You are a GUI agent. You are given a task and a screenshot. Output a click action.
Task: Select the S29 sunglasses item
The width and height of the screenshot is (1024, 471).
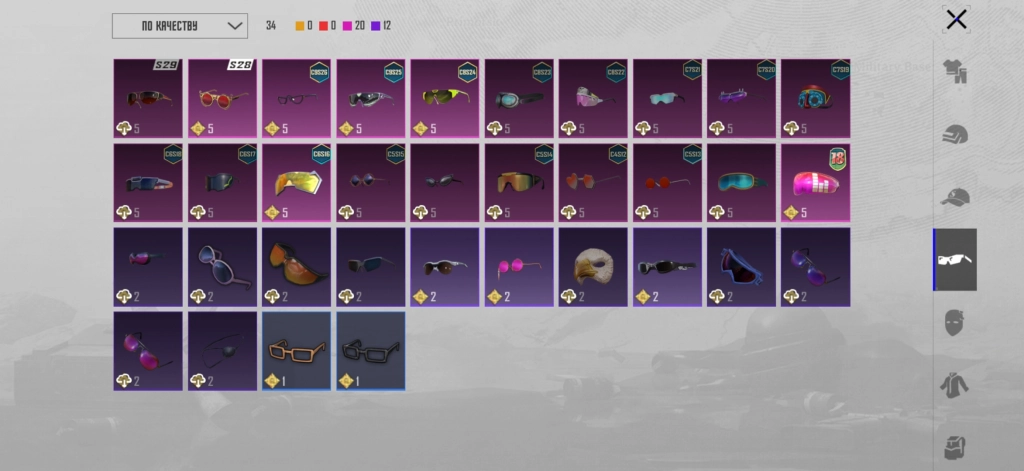(148, 98)
